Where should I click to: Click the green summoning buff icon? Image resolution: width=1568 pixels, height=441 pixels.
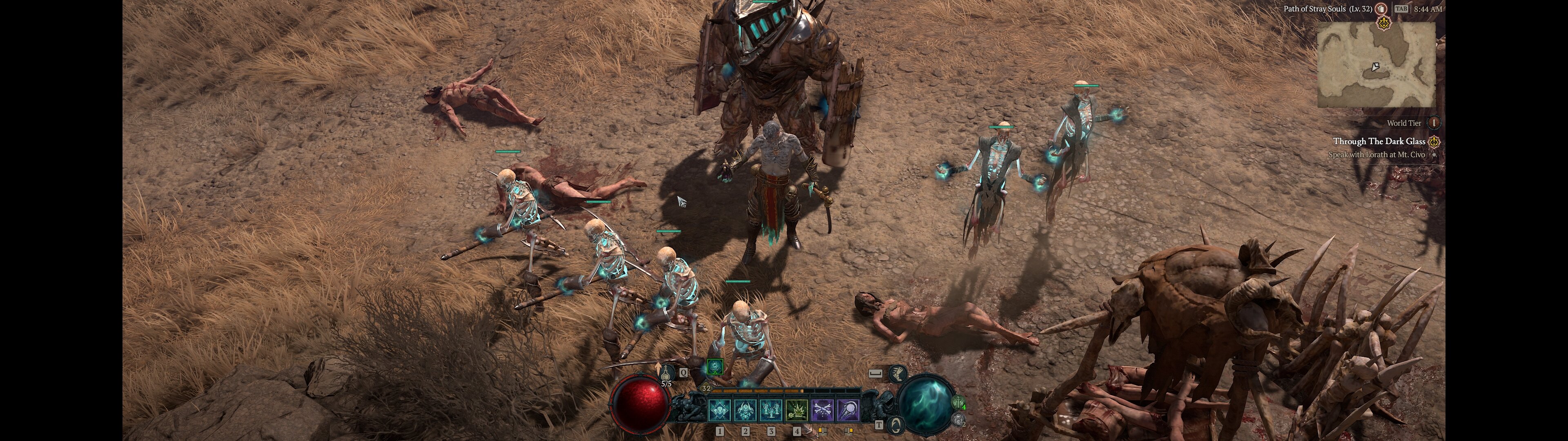pyautogui.click(x=715, y=367)
